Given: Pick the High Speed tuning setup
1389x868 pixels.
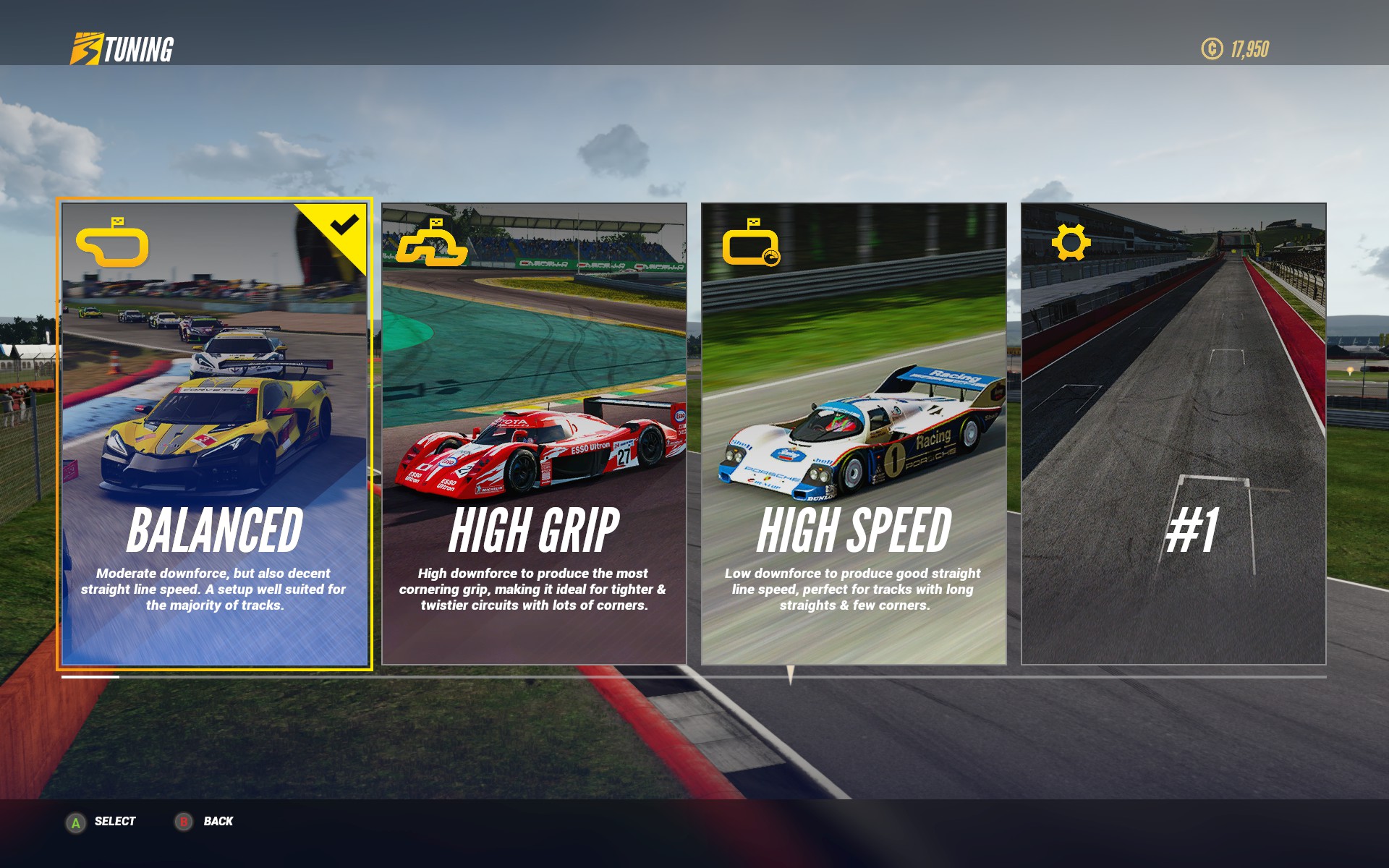Looking at the screenshot, I should pyautogui.click(x=854, y=434).
